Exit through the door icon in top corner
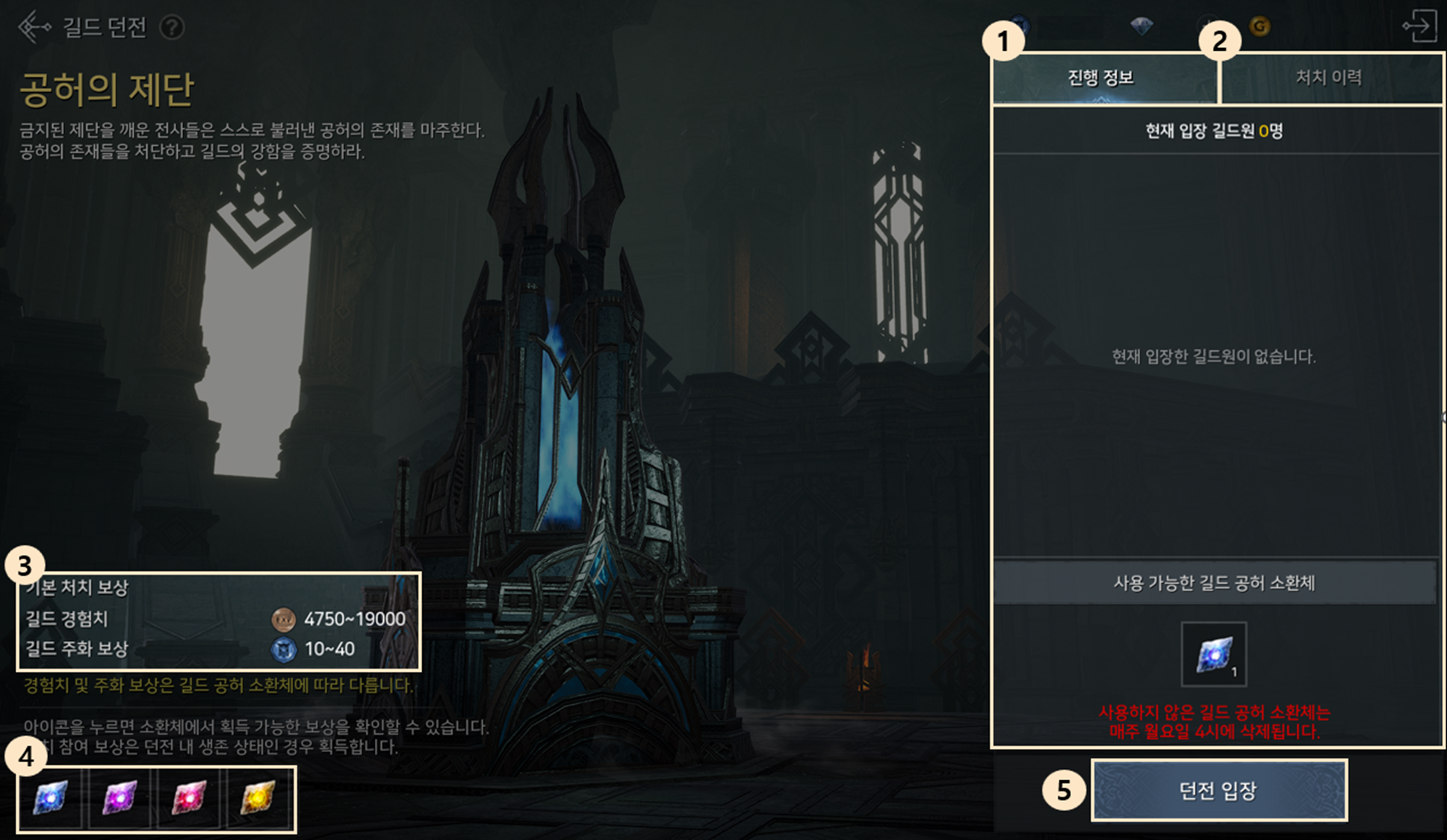1447x840 pixels. 1419,26
